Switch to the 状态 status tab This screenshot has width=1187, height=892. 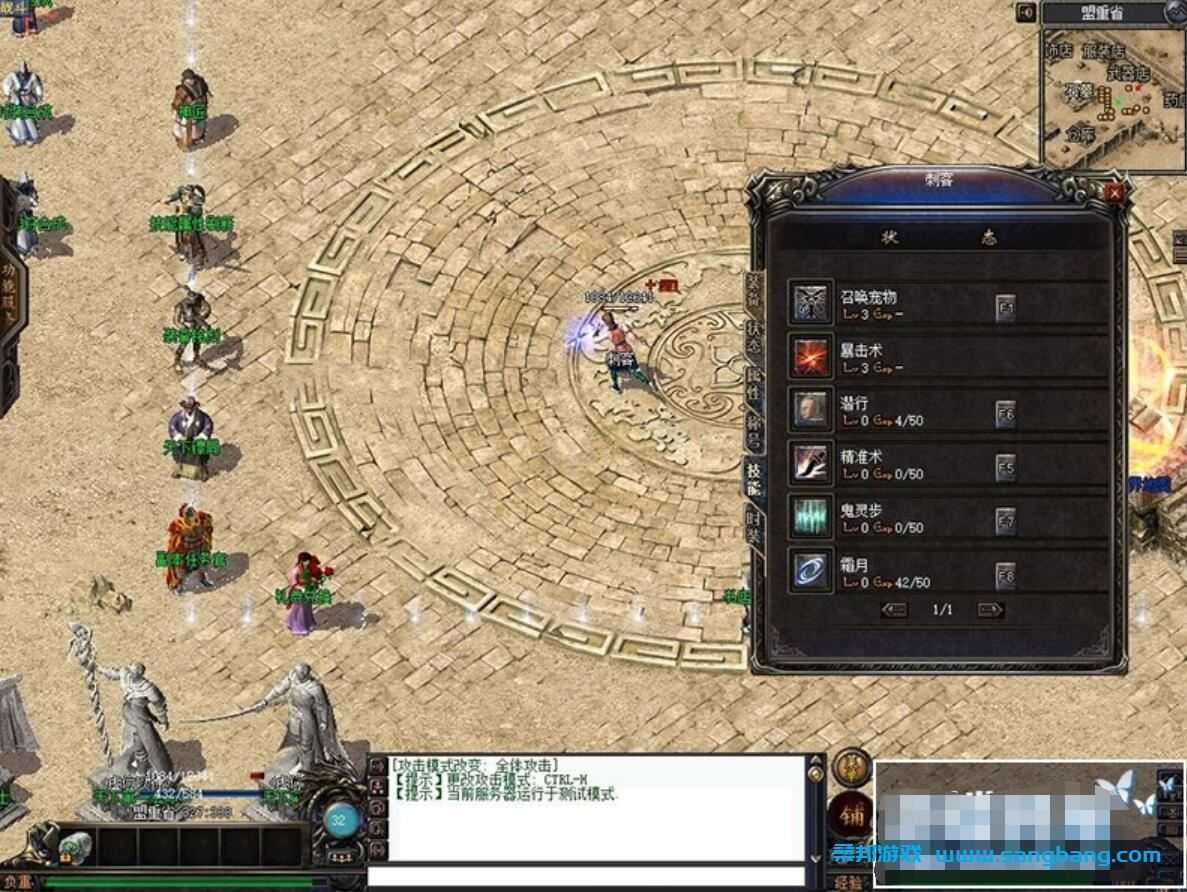coord(754,337)
